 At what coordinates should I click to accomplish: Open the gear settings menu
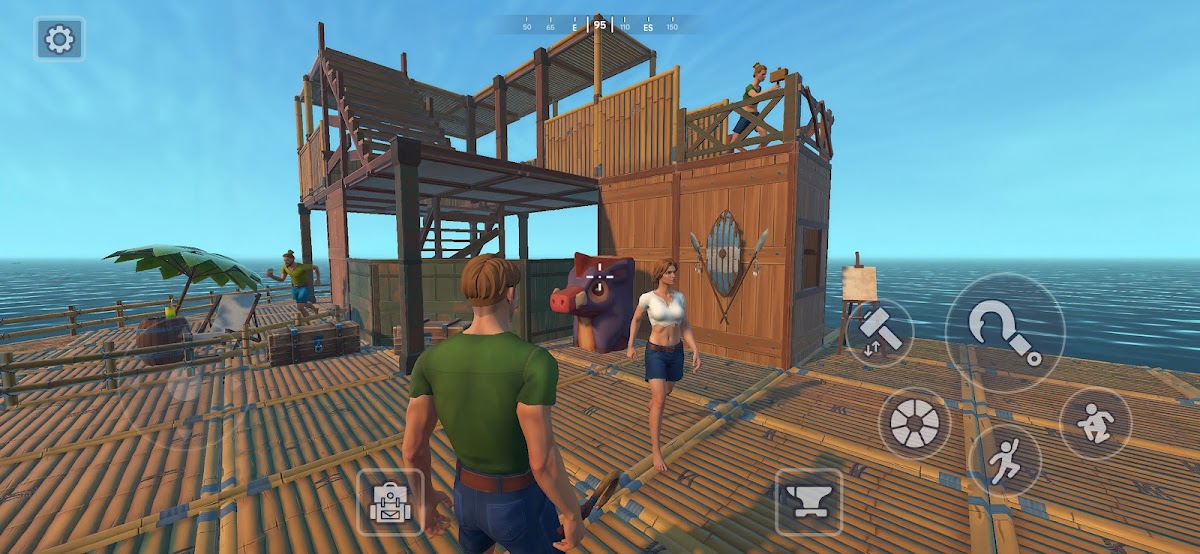[60, 39]
